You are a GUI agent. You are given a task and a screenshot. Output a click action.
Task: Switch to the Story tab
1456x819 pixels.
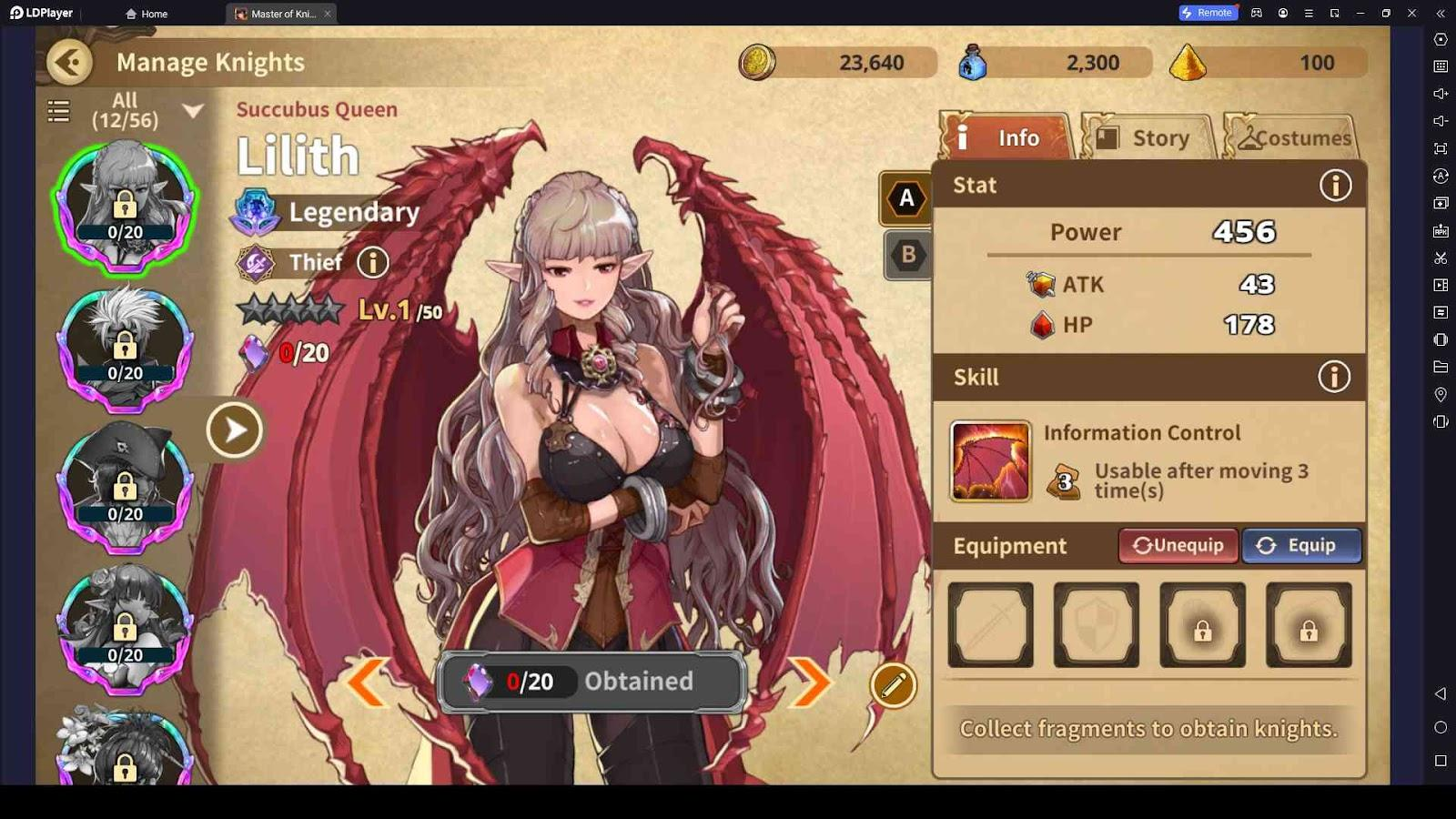click(x=1148, y=137)
